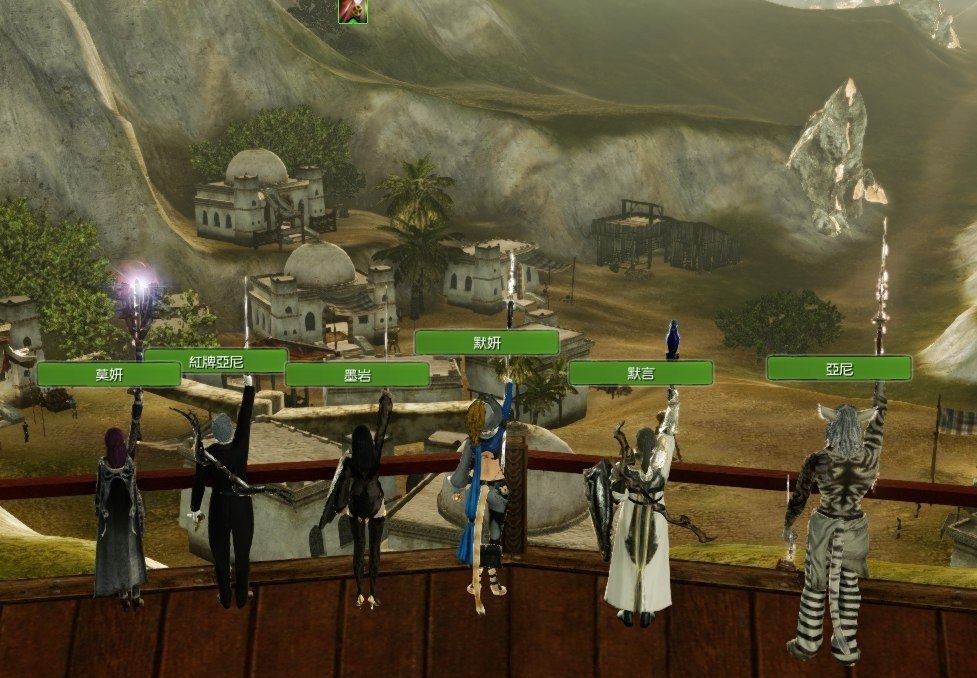This screenshot has height=678, width=977.
Task: Select the 默言 player name tag
Action: (x=640, y=373)
